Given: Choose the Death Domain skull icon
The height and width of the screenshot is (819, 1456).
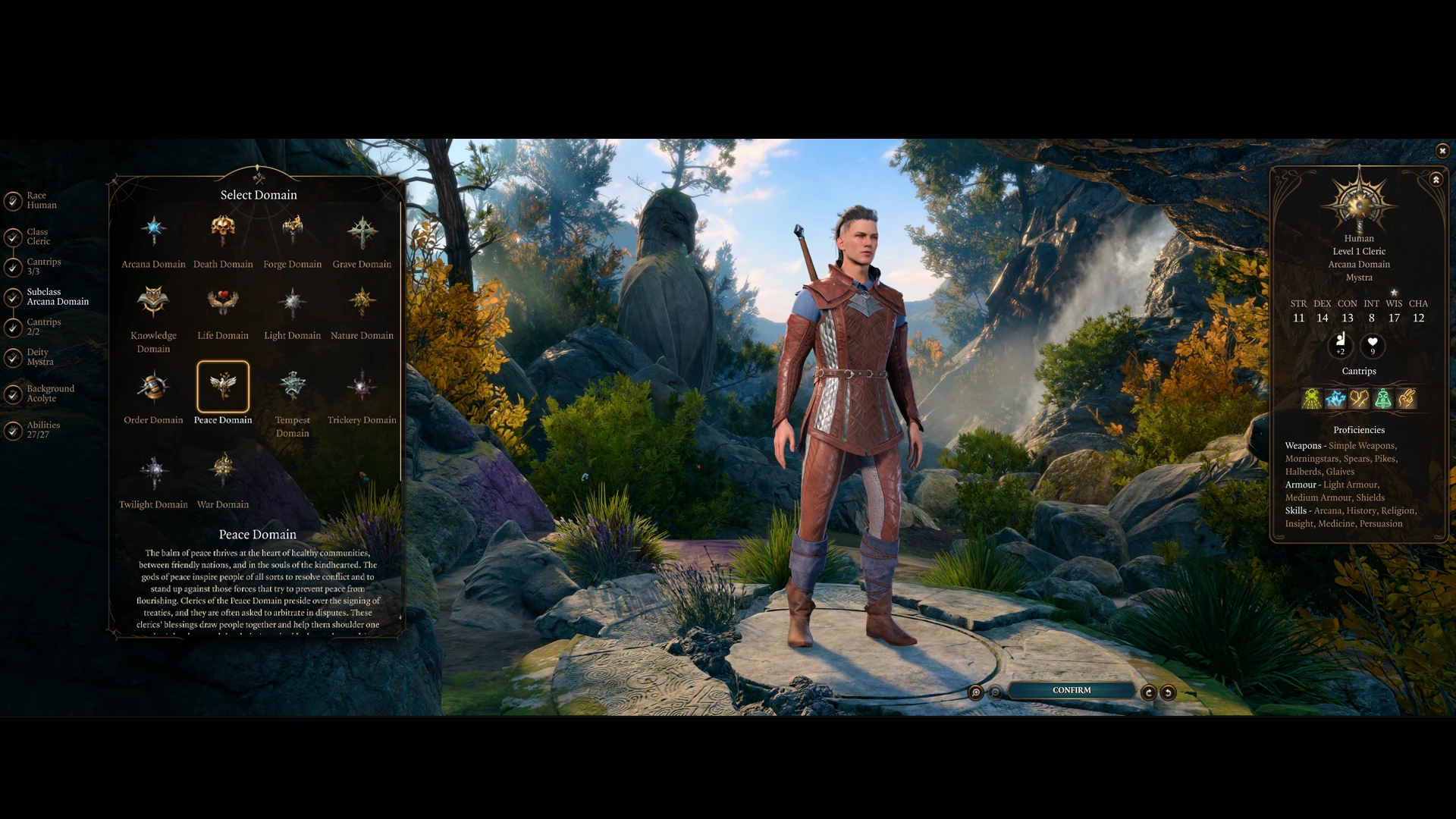Looking at the screenshot, I should point(223,230).
